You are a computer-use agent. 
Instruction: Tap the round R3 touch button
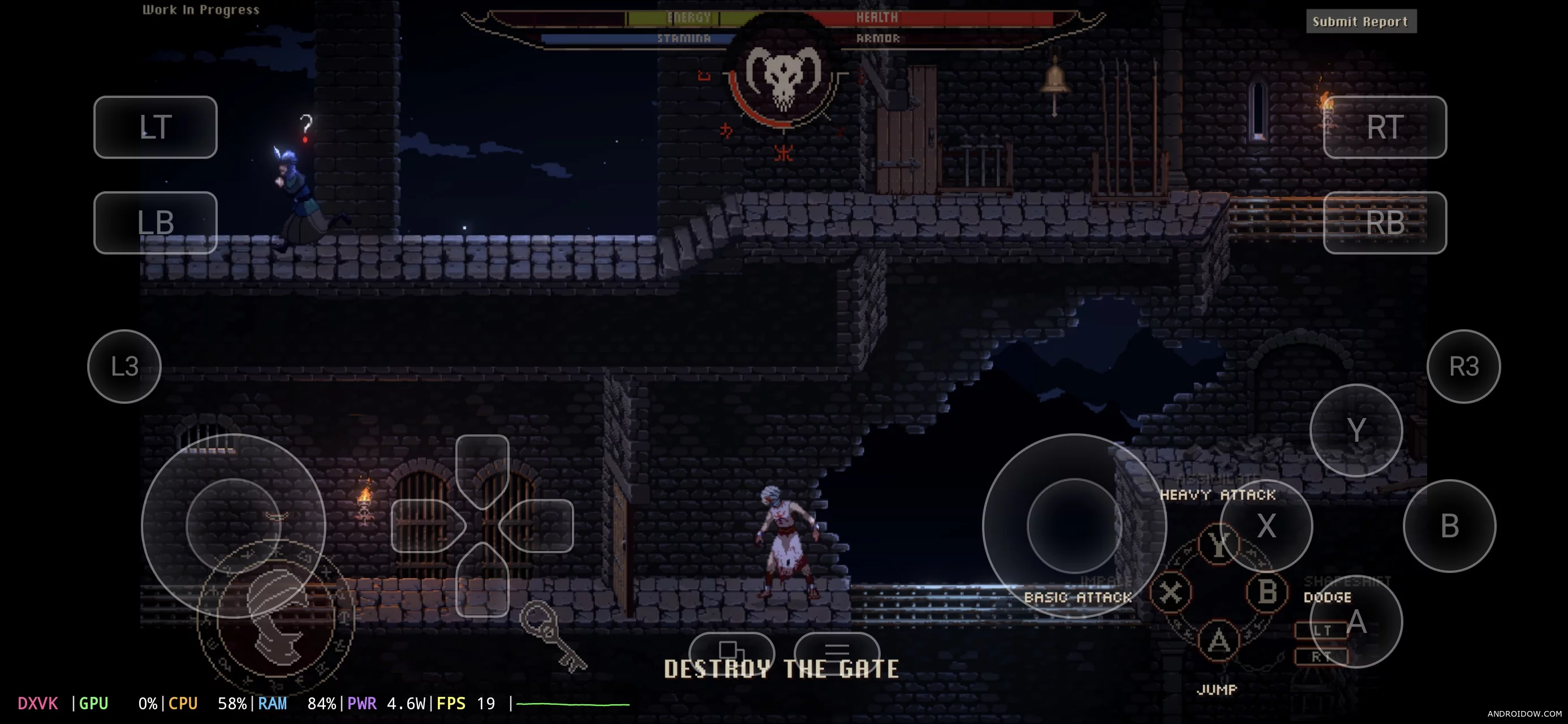1463,367
